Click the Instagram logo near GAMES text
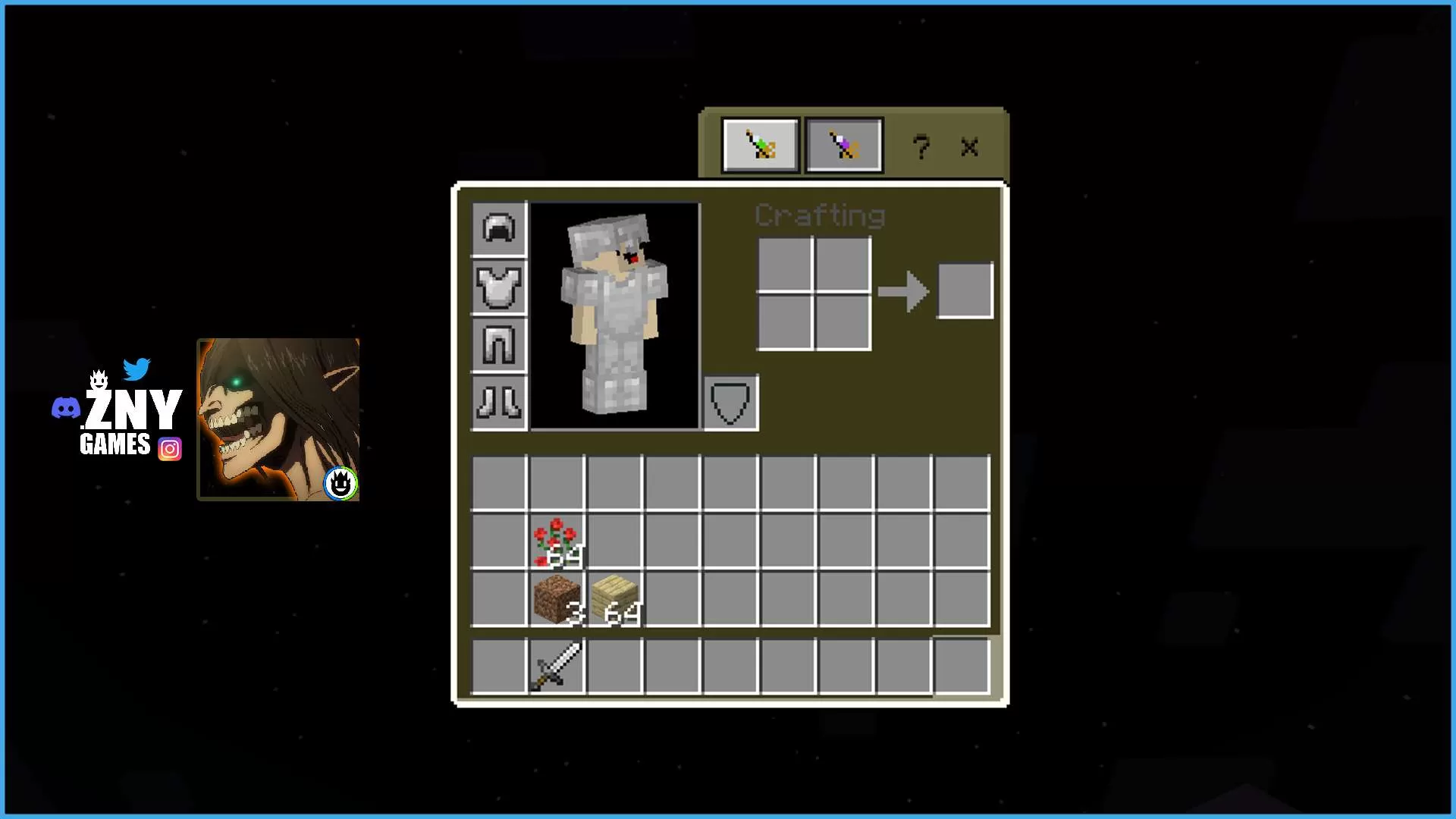 point(171,449)
